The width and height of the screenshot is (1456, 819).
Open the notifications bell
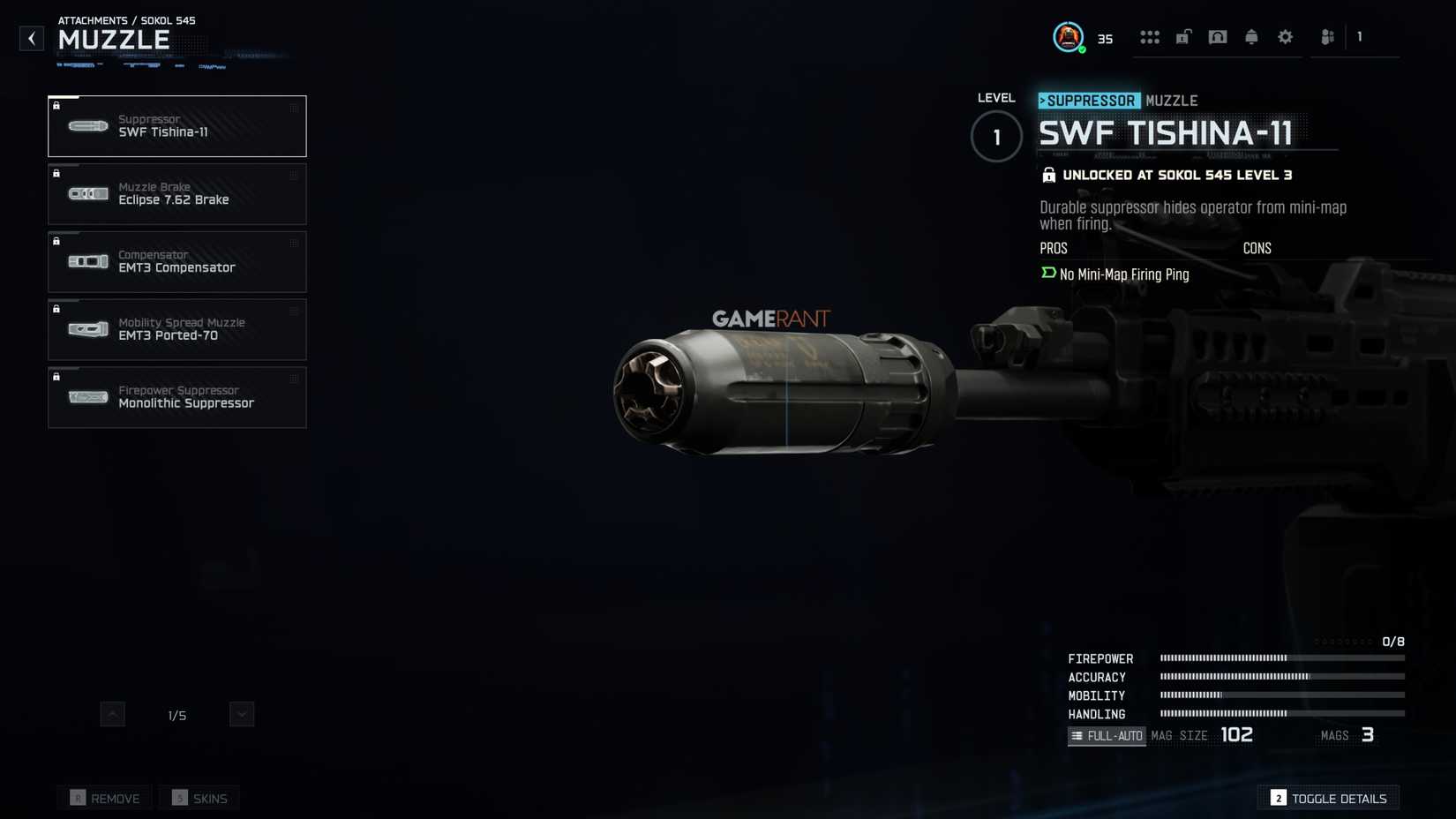click(1251, 37)
